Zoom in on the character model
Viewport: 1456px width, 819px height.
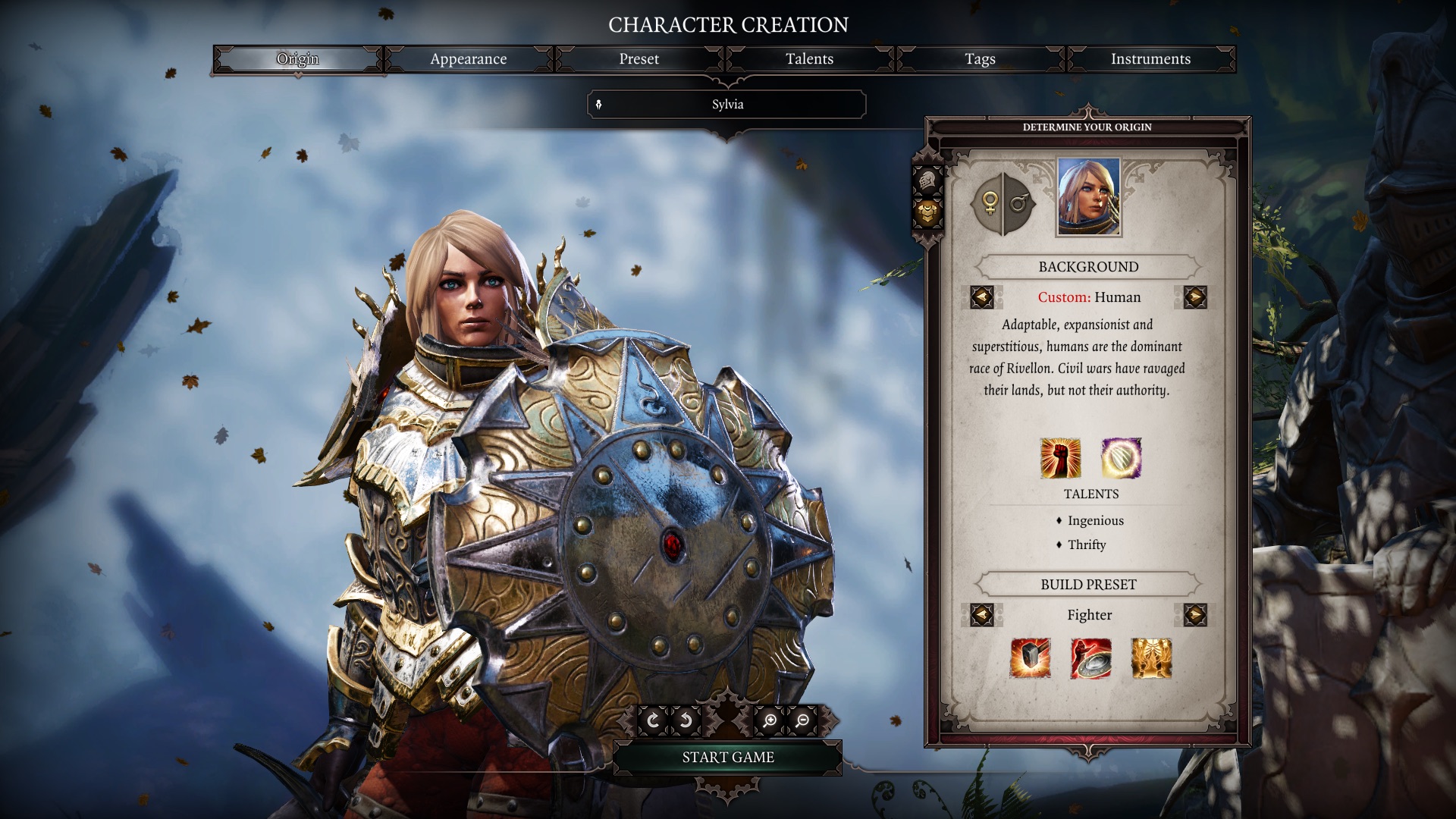point(770,720)
